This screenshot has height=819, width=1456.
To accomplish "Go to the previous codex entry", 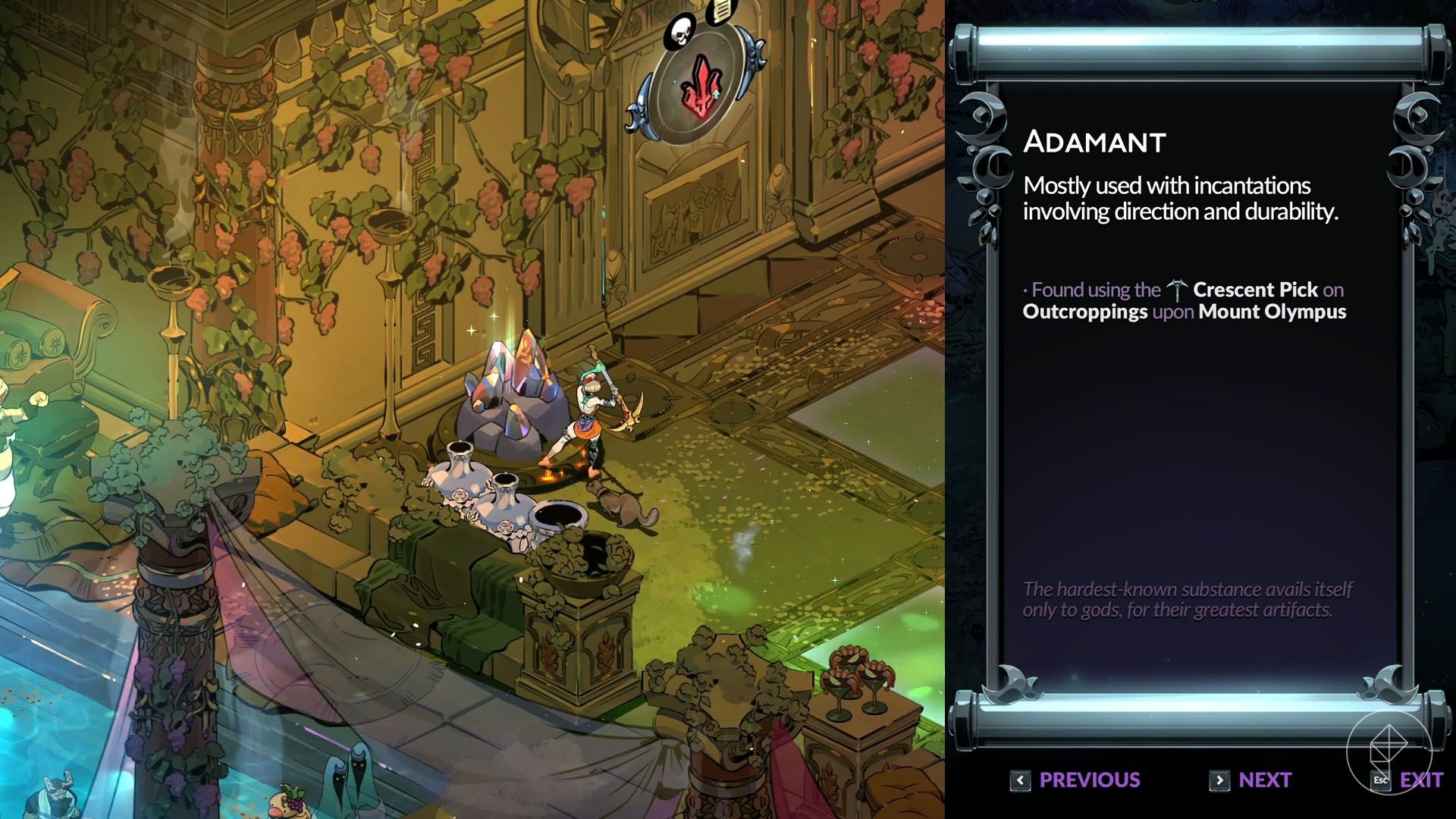I will tap(1075, 780).
